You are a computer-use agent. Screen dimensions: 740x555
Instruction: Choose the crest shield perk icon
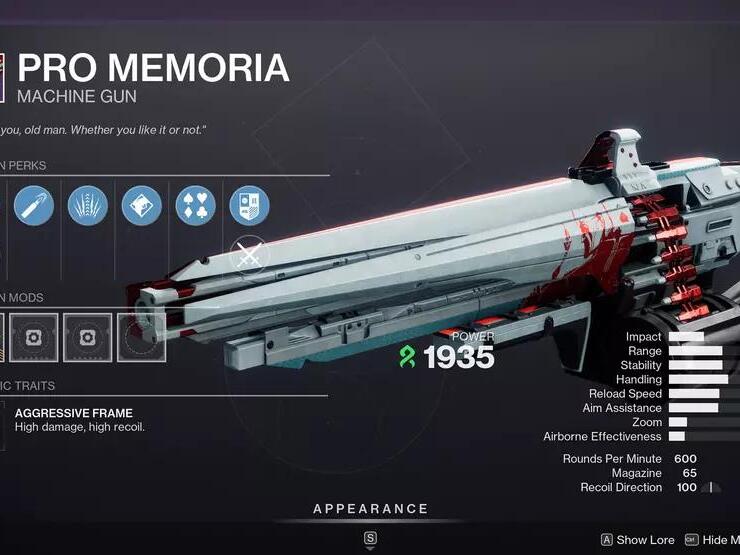click(249, 206)
